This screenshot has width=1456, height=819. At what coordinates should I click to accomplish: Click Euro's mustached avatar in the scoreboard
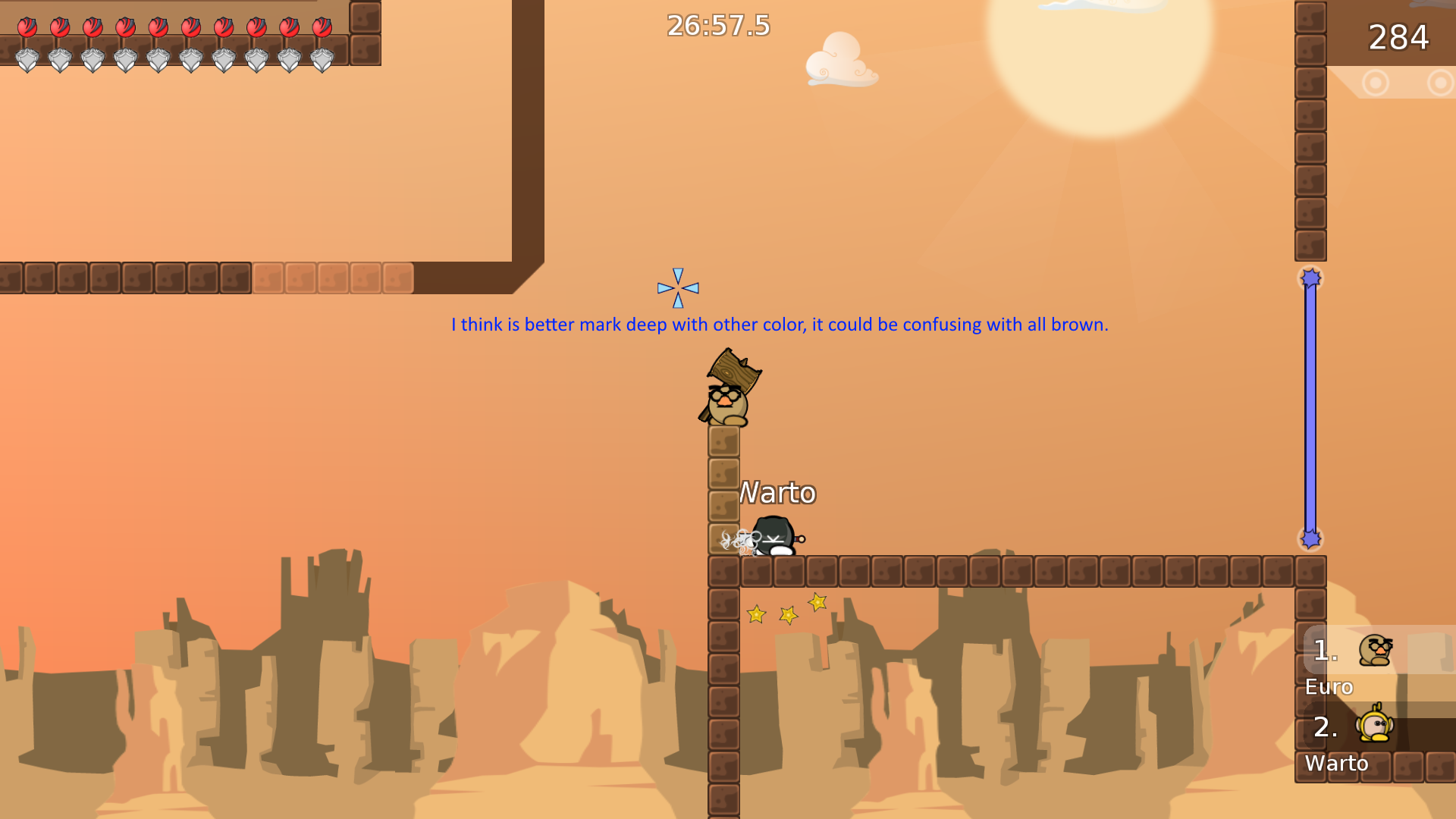[x=1376, y=651]
